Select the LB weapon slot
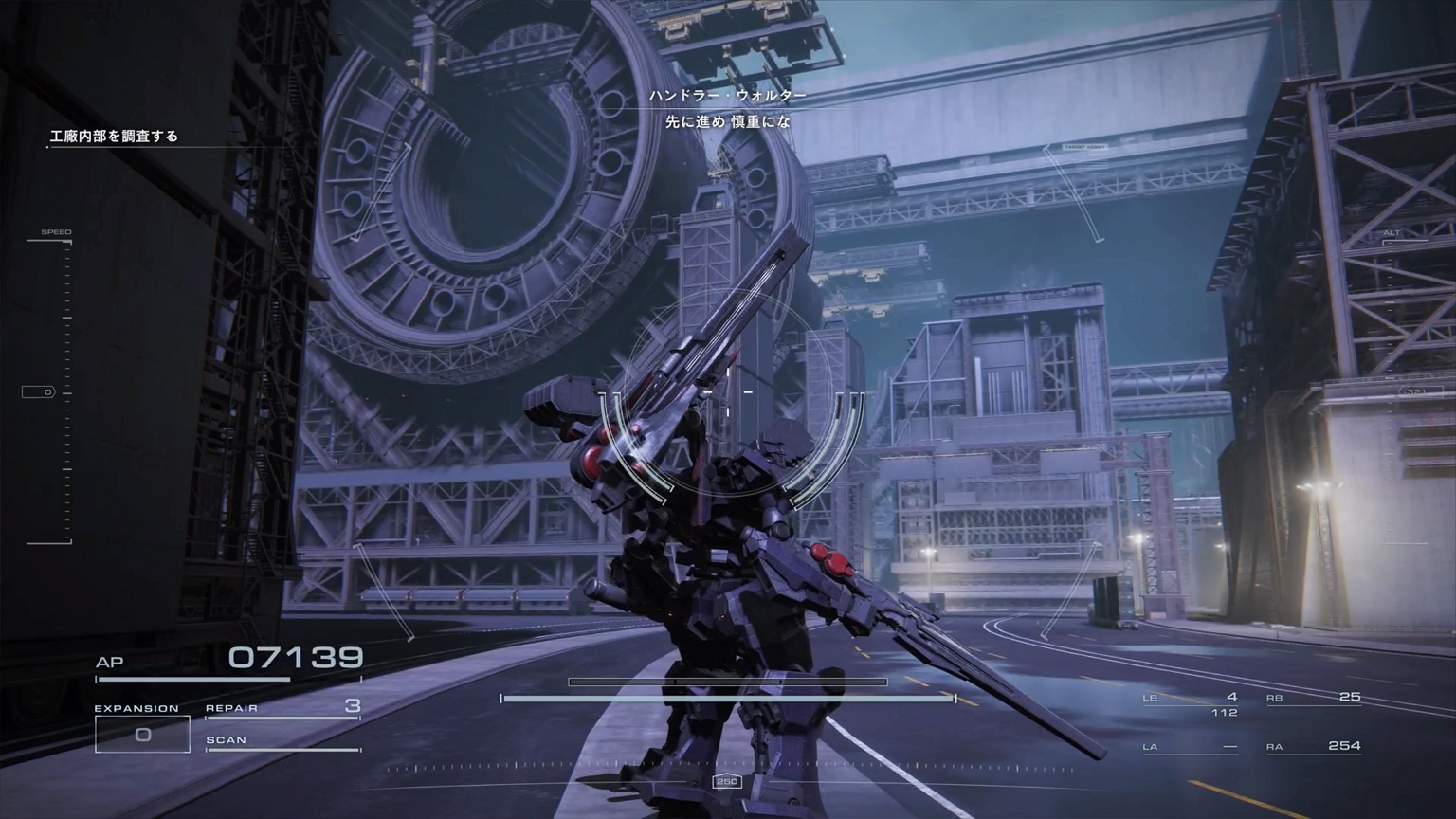 pos(1191,699)
